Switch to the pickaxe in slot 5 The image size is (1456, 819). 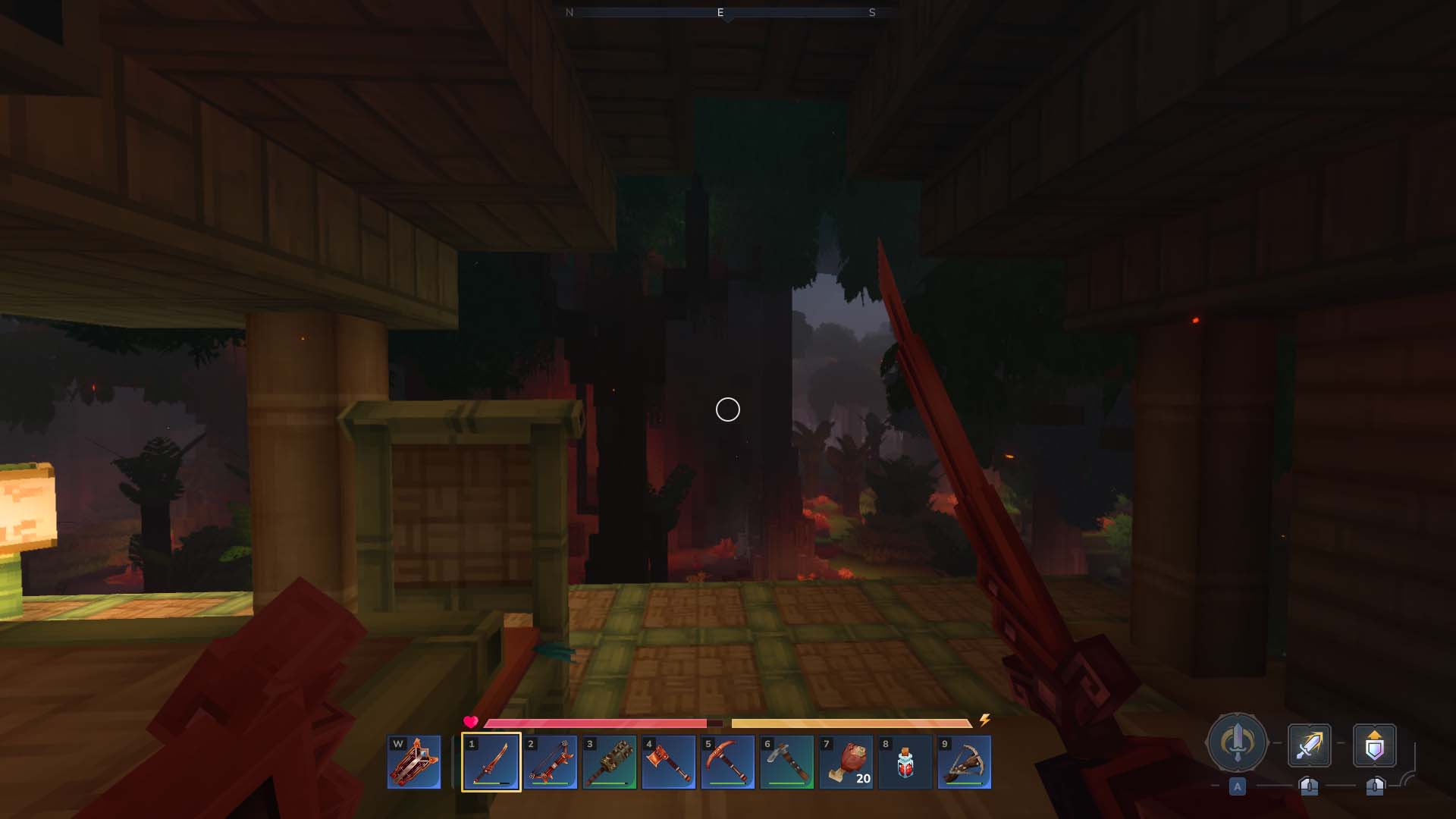[x=728, y=762]
